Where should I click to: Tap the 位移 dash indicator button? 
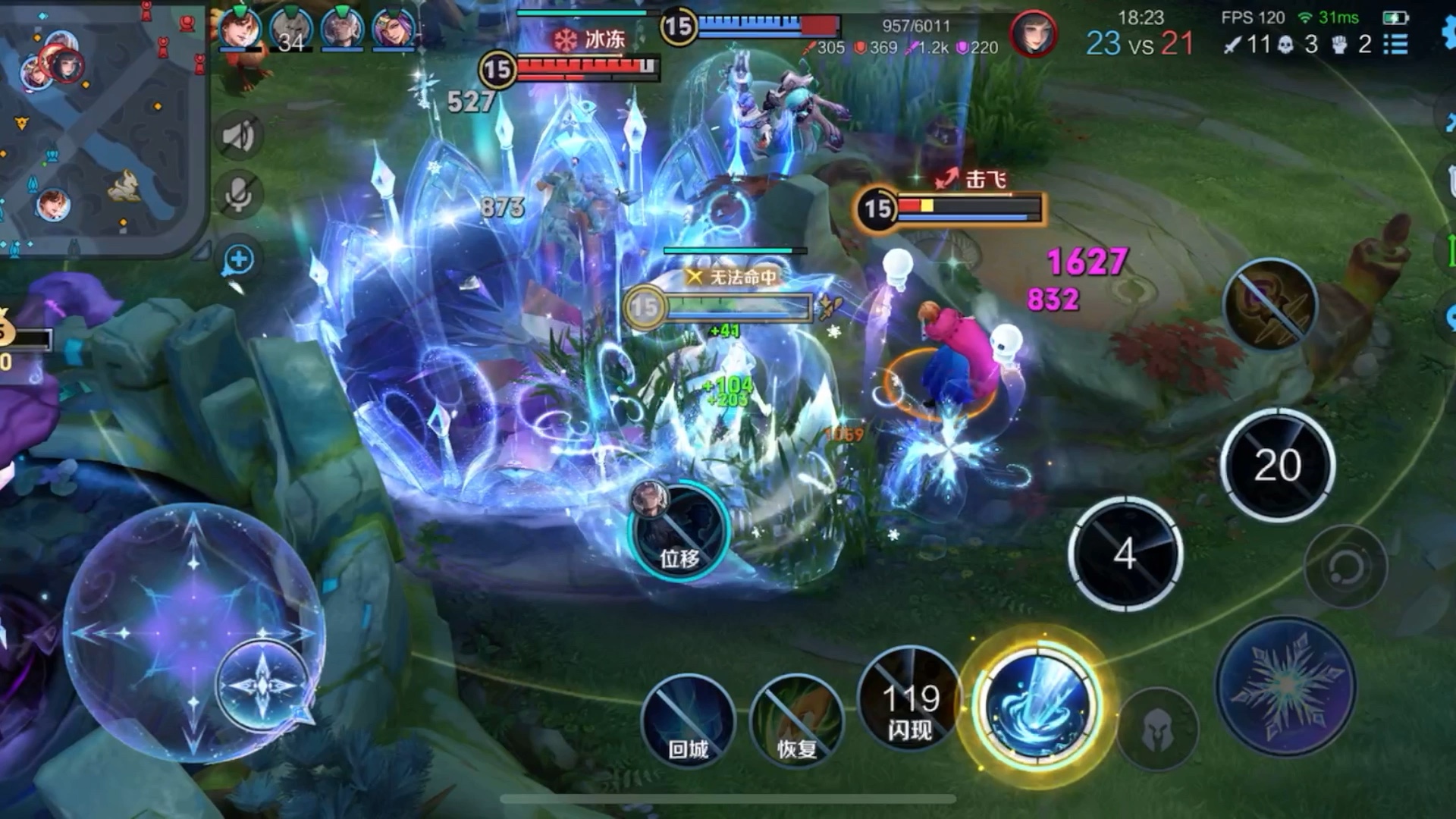click(x=679, y=531)
